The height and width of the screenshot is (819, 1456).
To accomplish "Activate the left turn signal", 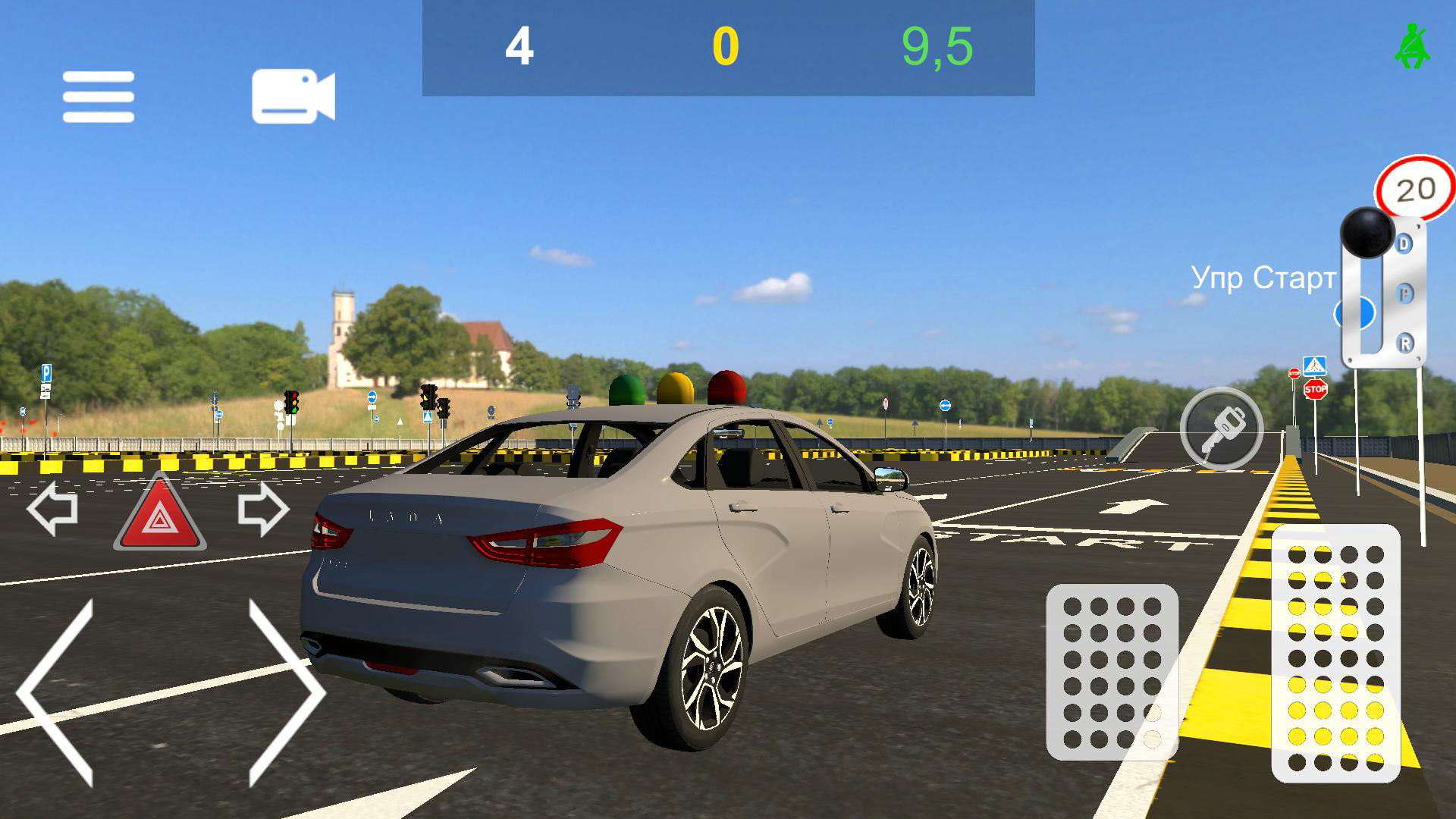I will click(52, 510).
